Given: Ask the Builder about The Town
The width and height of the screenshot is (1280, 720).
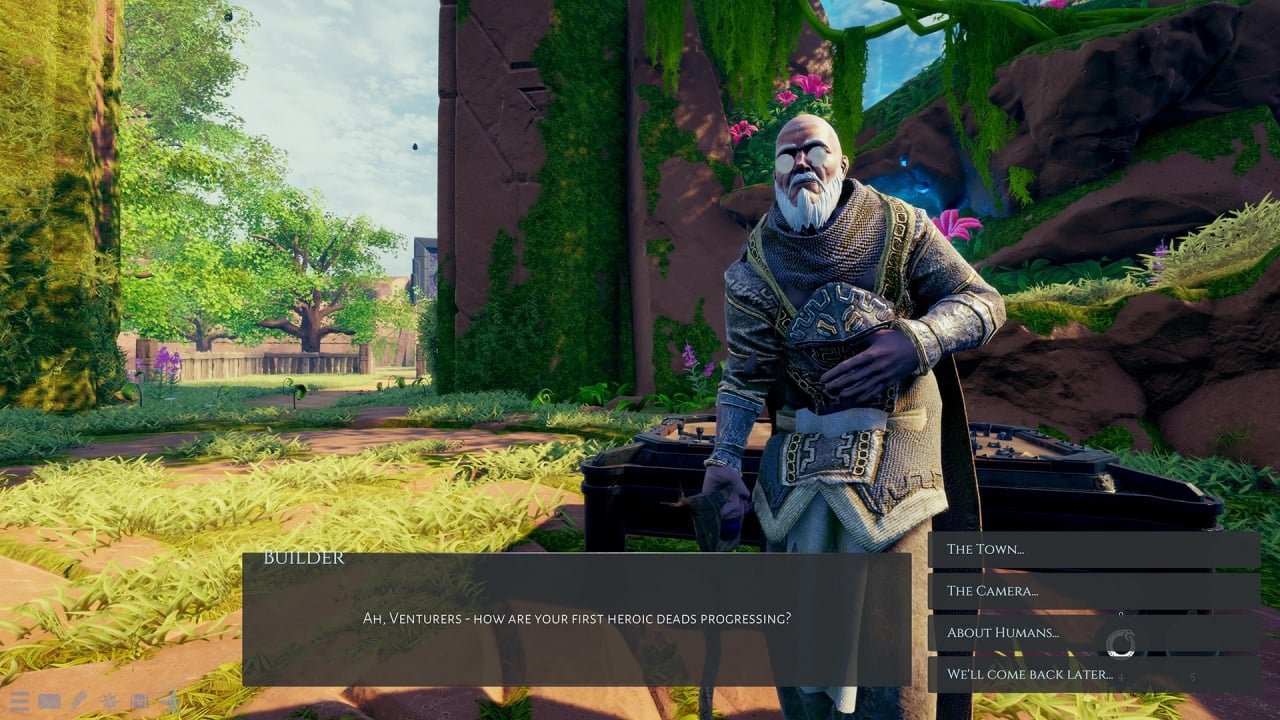Looking at the screenshot, I should (x=1093, y=549).
